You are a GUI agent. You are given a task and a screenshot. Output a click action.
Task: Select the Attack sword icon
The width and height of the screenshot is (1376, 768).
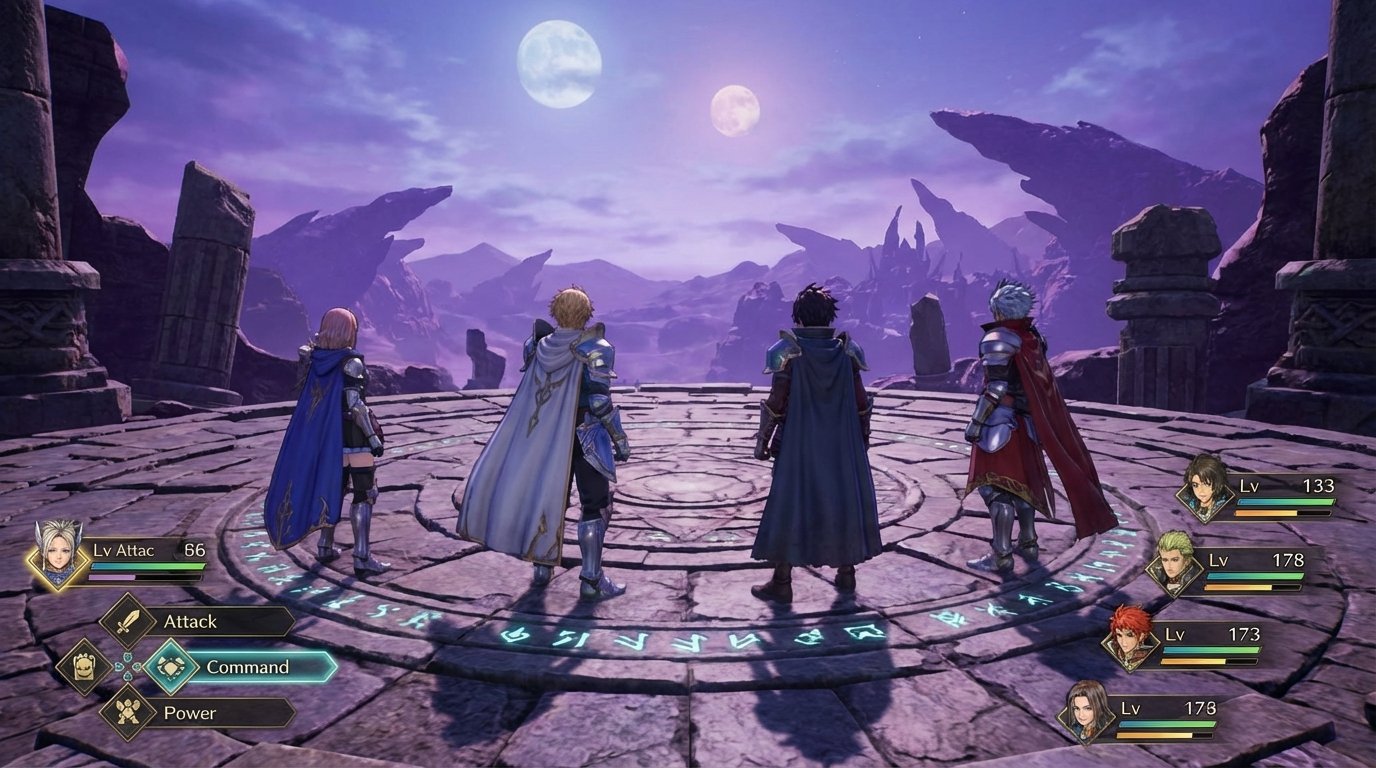[126, 620]
